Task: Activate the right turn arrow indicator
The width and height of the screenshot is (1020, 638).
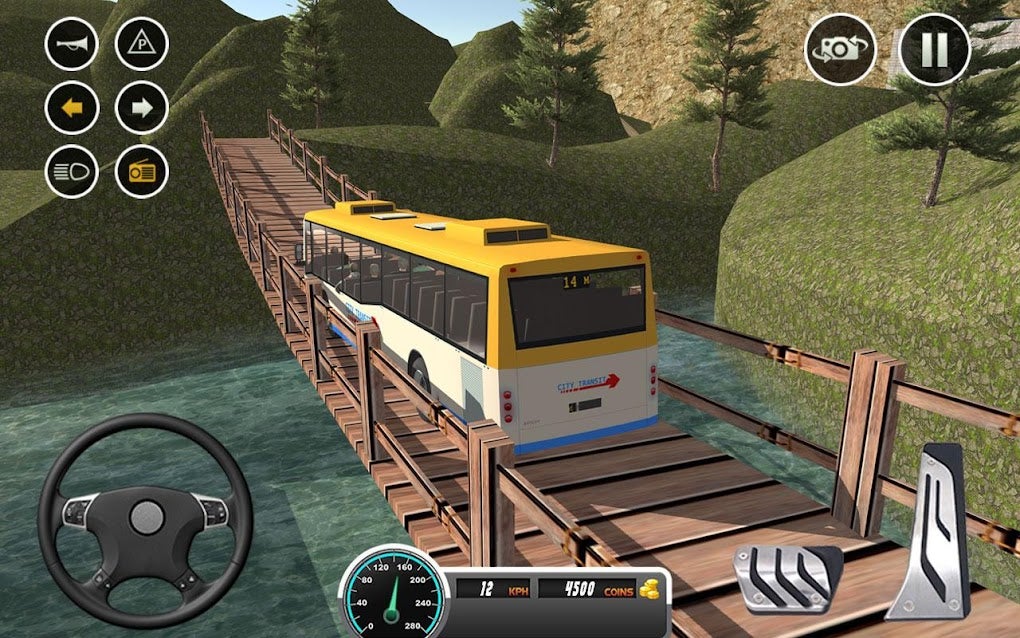Action: click(x=142, y=108)
